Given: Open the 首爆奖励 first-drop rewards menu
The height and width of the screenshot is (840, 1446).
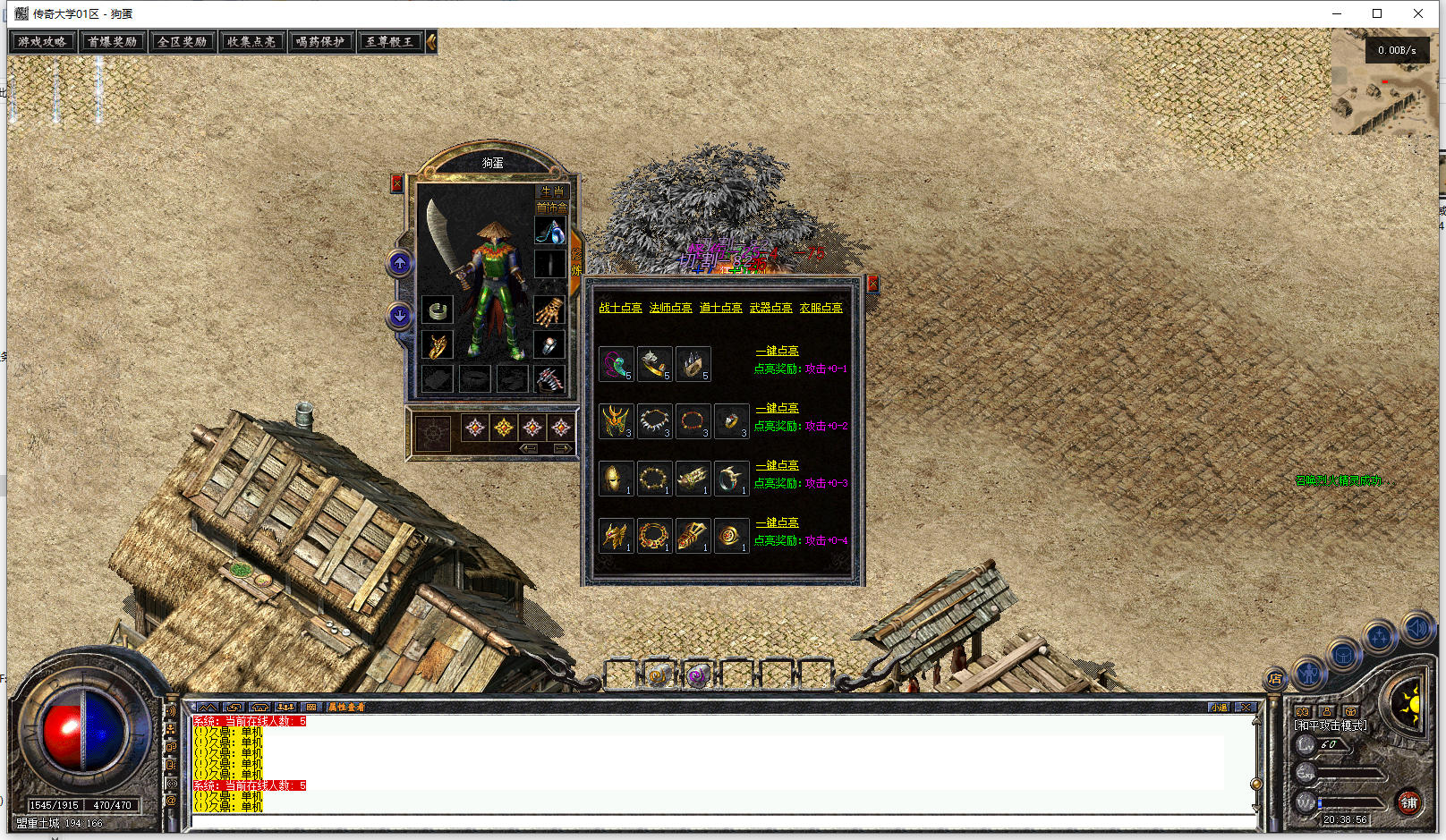Looking at the screenshot, I should click(112, 42).
